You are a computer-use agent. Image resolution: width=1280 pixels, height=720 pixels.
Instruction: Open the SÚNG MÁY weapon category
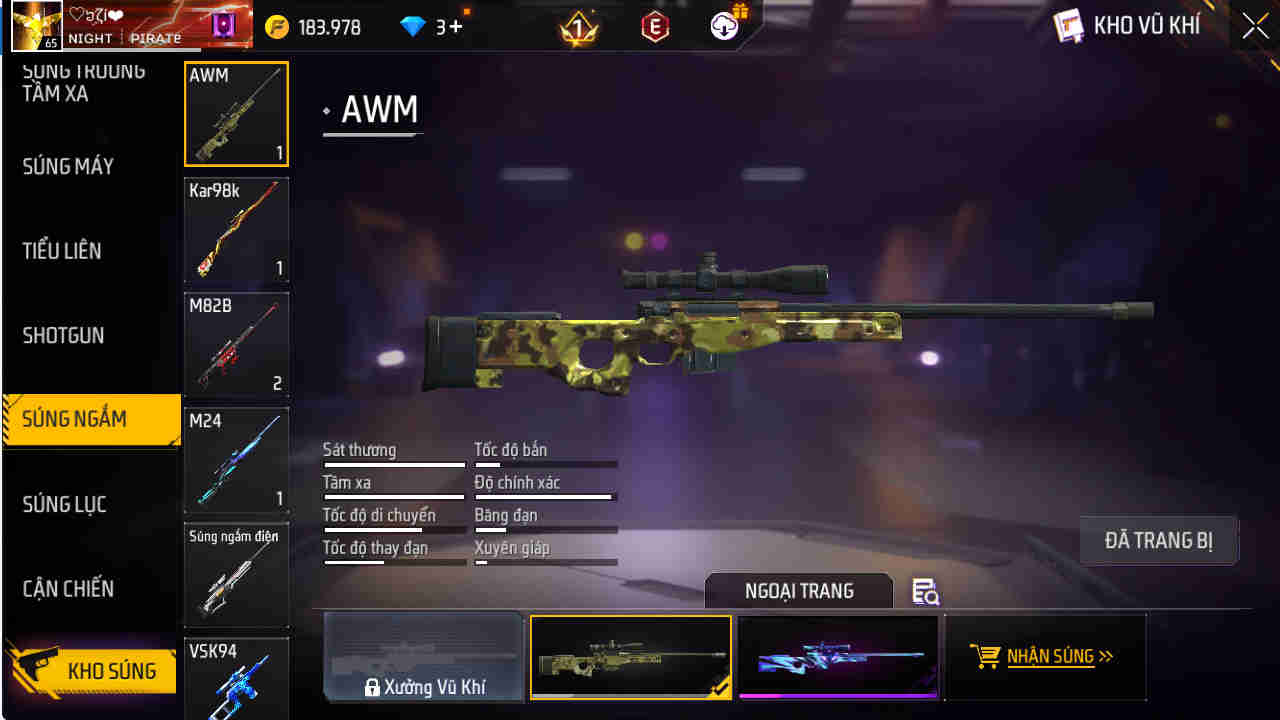click(67, 167)
